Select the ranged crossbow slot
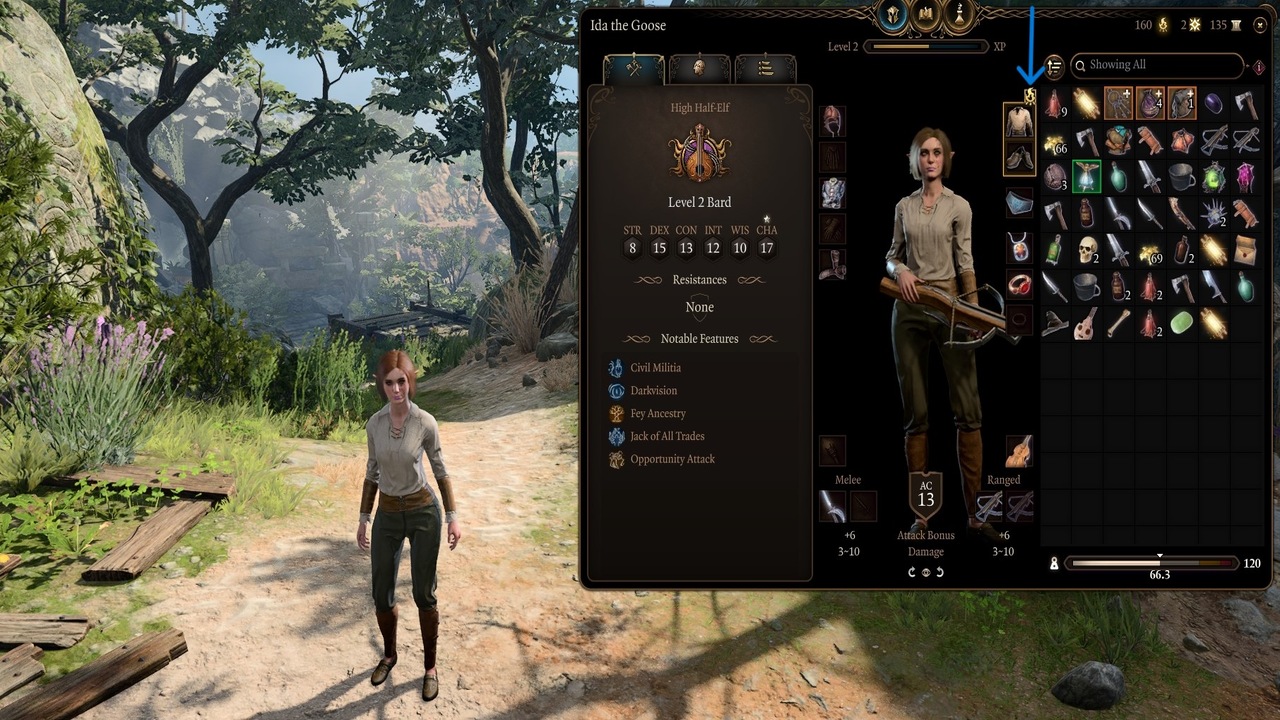This screenshot has height=720, width=1280. (x=988, y=508)
